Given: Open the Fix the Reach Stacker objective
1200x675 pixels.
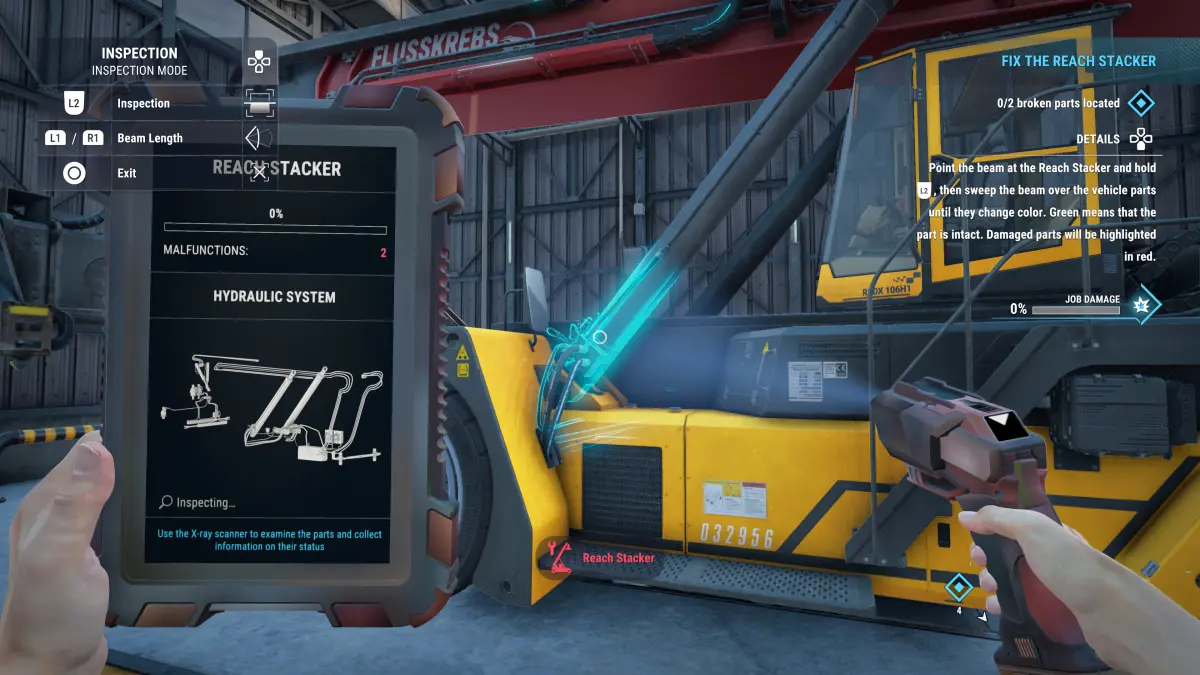Looking at the screenshot, I should coord(1078,61).
